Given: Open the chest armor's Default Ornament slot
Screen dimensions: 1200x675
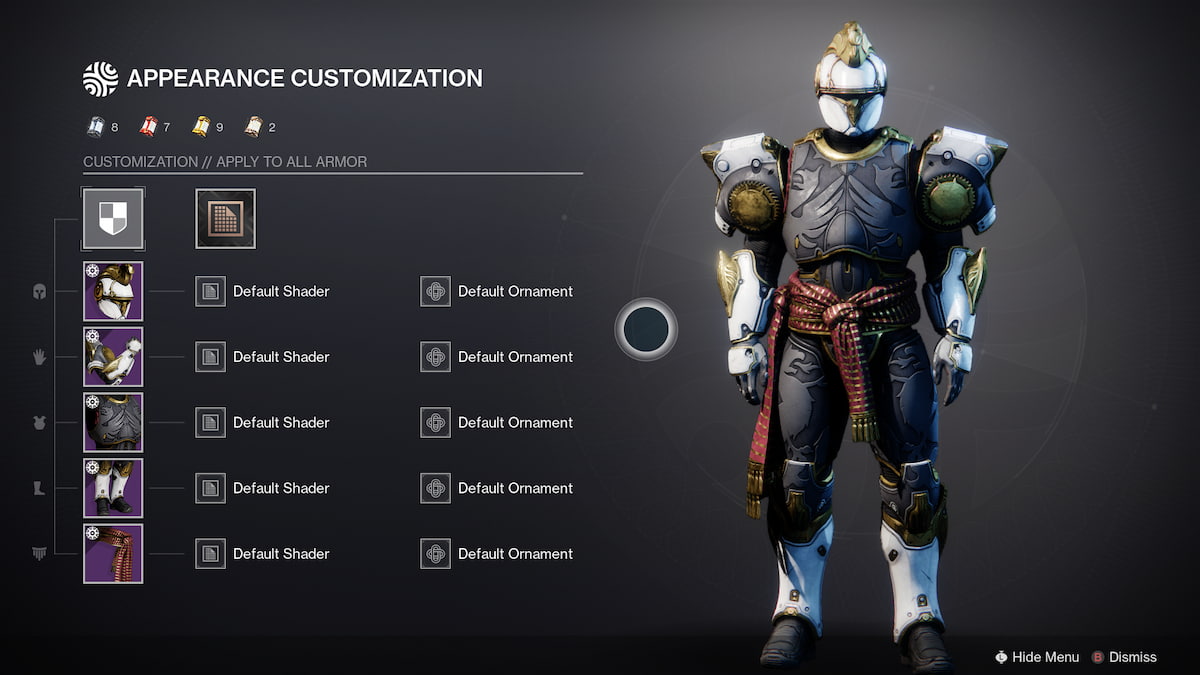Looking at the screenshot, I should click(x=435, y=422).
